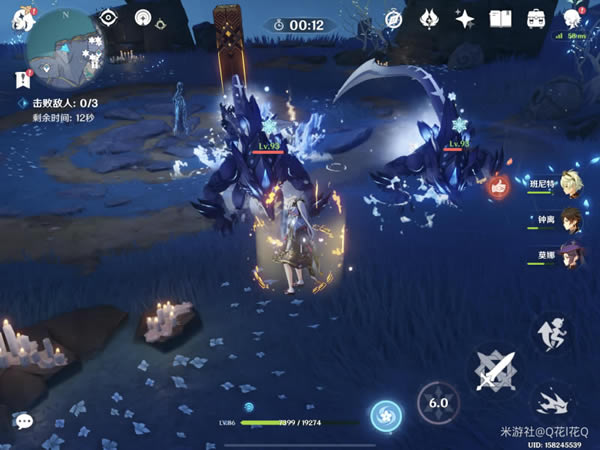Tap the elemental skill on 6.0 cooldown
The height and width of the screenshot is (450, 600).
pos(437,403)
